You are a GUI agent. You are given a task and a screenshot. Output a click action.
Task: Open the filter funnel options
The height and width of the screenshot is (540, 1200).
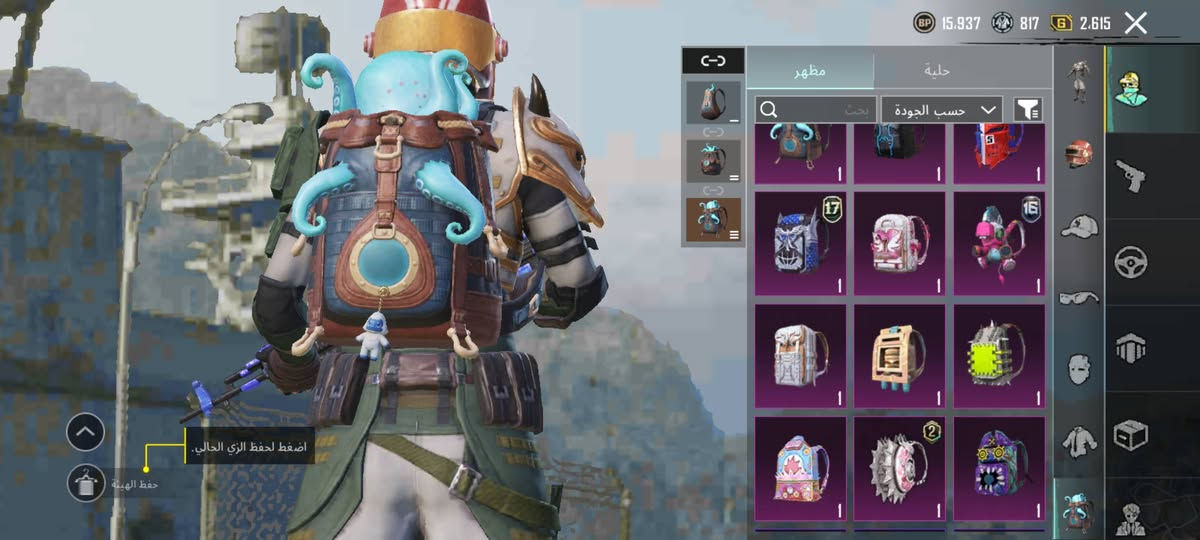[1027, 109]
